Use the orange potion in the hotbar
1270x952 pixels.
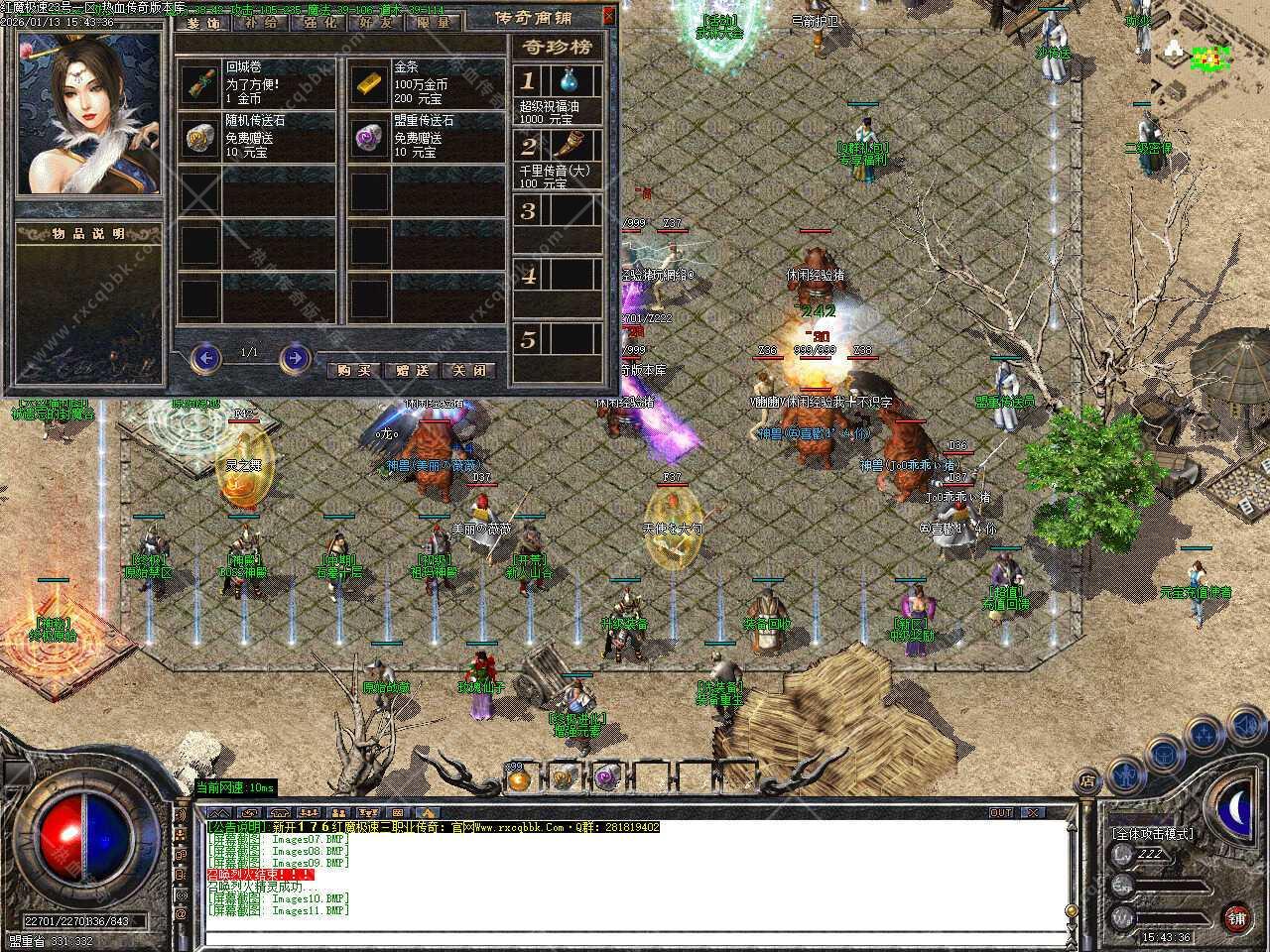(518, 779)
